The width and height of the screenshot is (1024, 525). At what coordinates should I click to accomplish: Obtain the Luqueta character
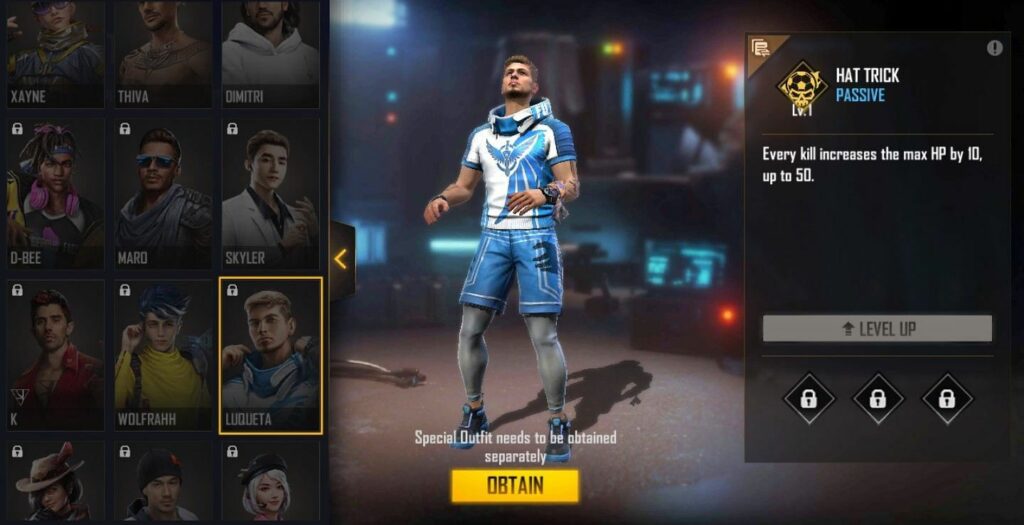pos(514,486)
